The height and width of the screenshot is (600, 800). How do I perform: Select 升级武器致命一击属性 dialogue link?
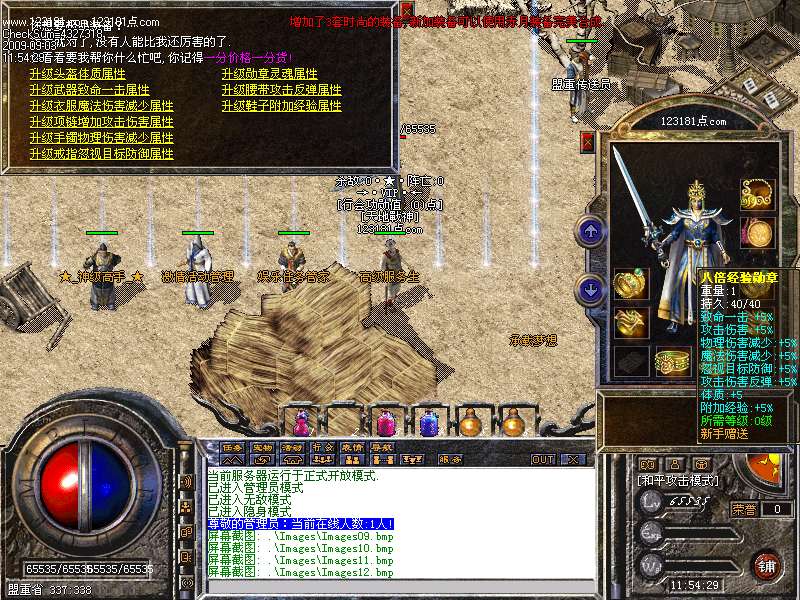pos(90,90)
